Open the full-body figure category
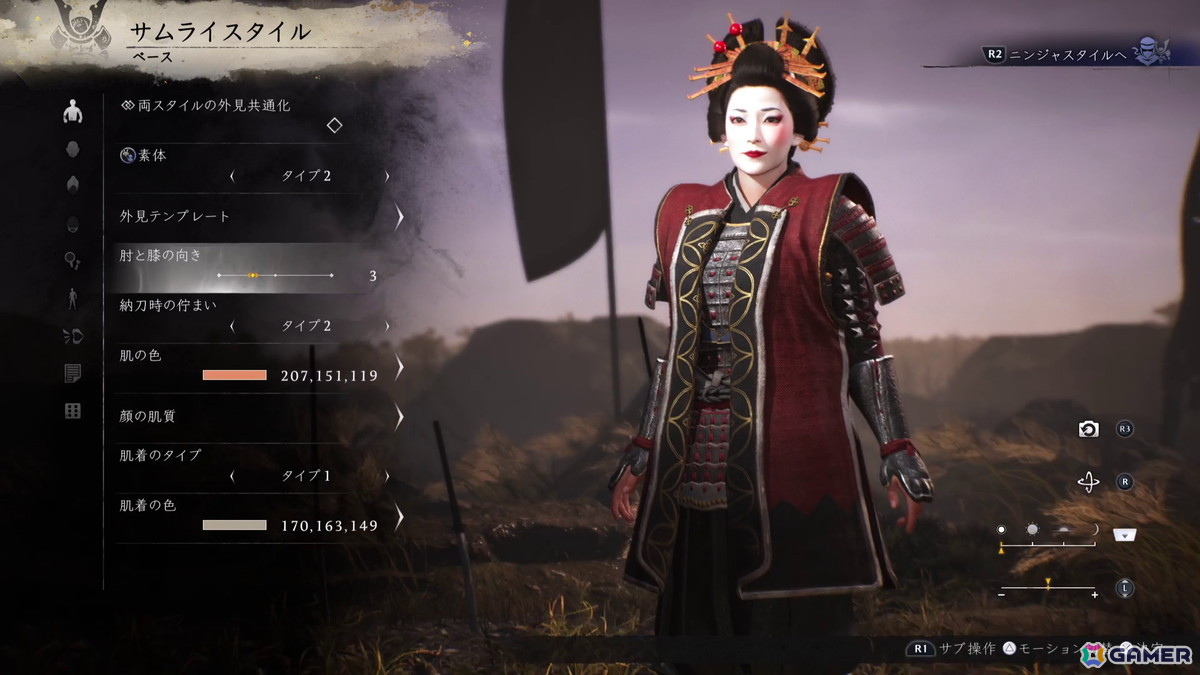Image resolution: width=1200 pixels, height=675 pixels. point(72,297)
